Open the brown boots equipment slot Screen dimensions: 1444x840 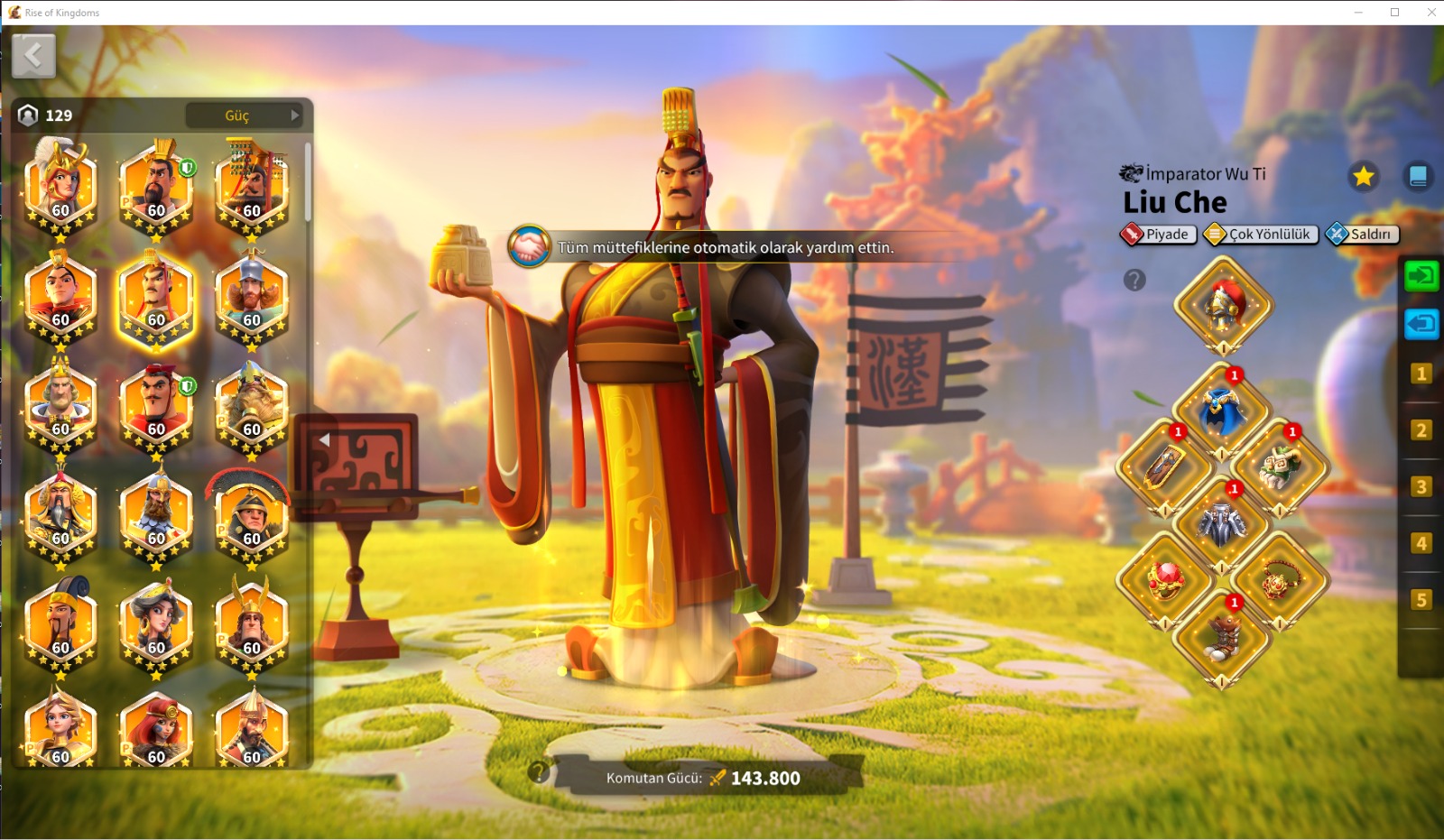(1223, 637)
